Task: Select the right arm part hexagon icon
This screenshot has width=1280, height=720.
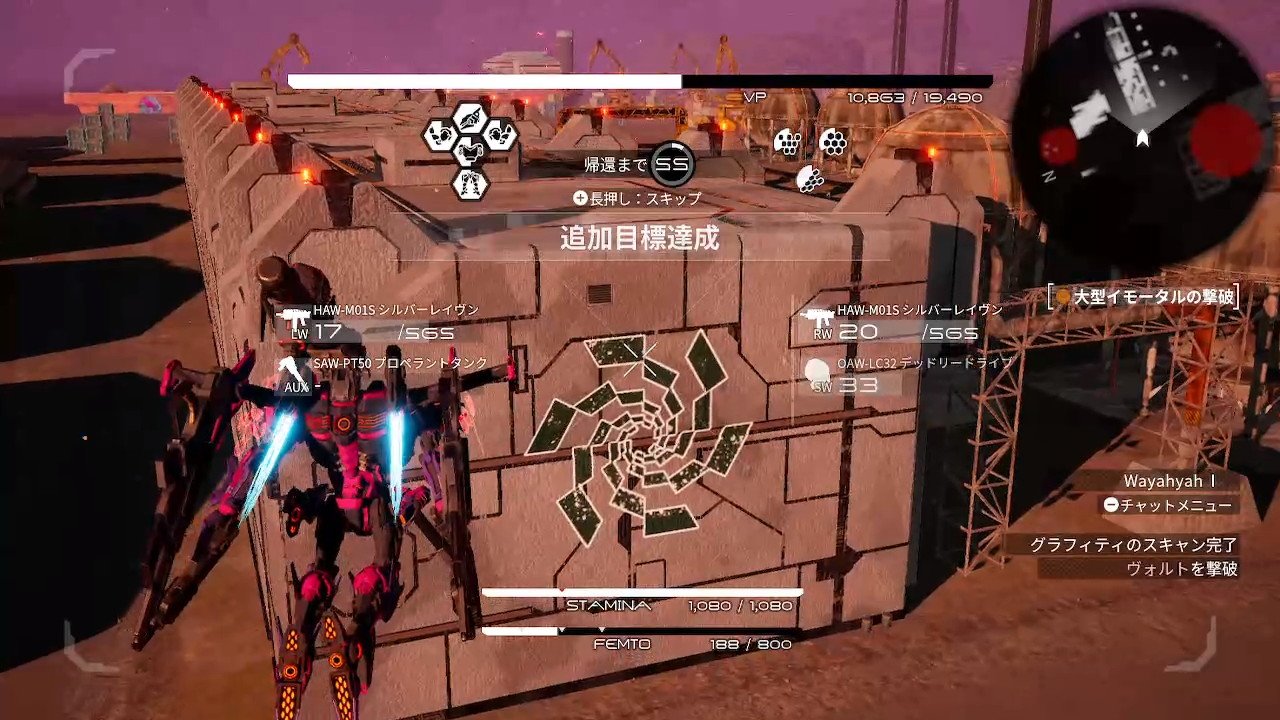Action: click(x=499, y=135)
